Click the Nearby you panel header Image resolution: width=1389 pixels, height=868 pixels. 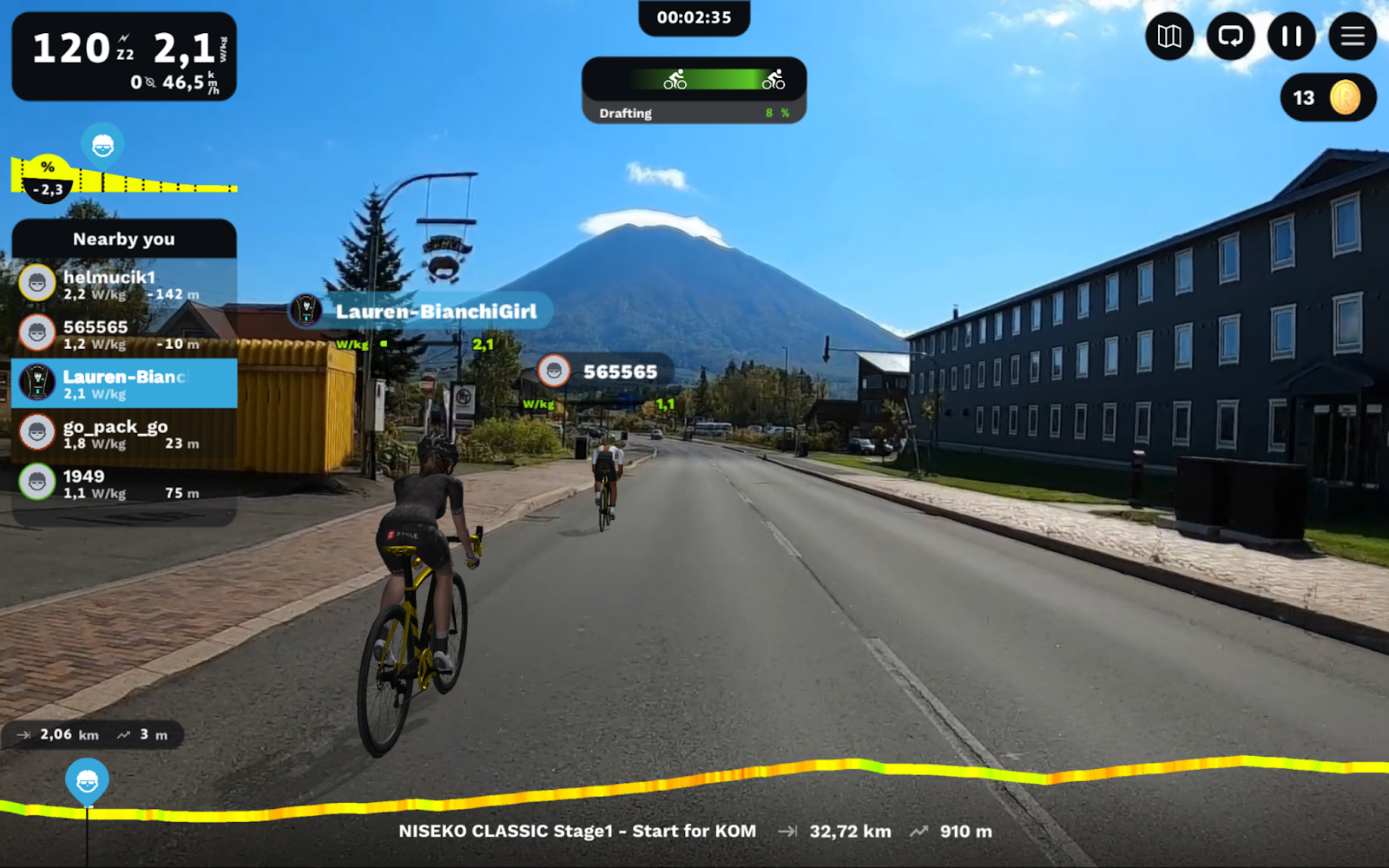(124, 239)
